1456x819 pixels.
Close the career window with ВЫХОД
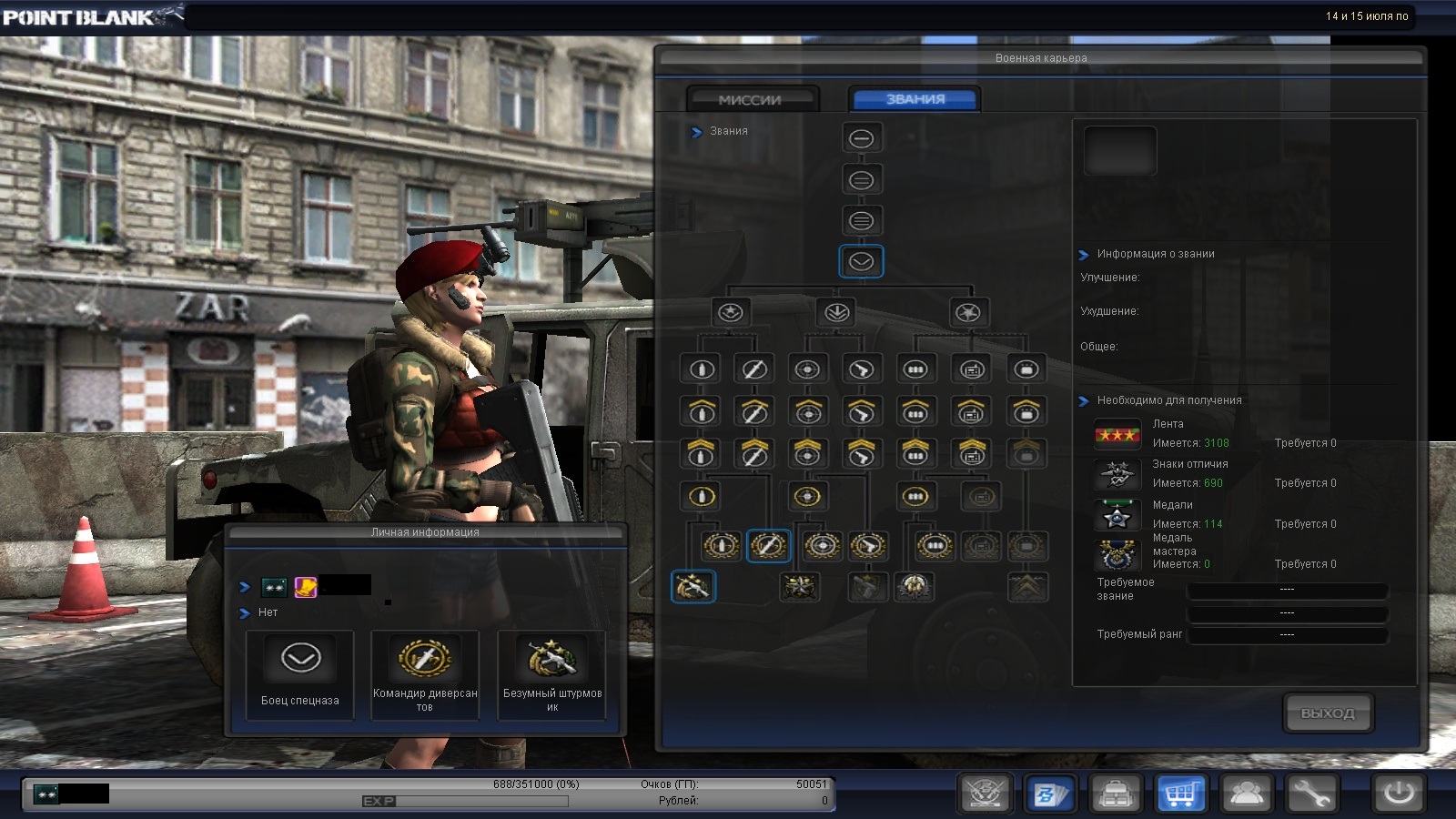pyautogui.click(x=1328, y=713)
